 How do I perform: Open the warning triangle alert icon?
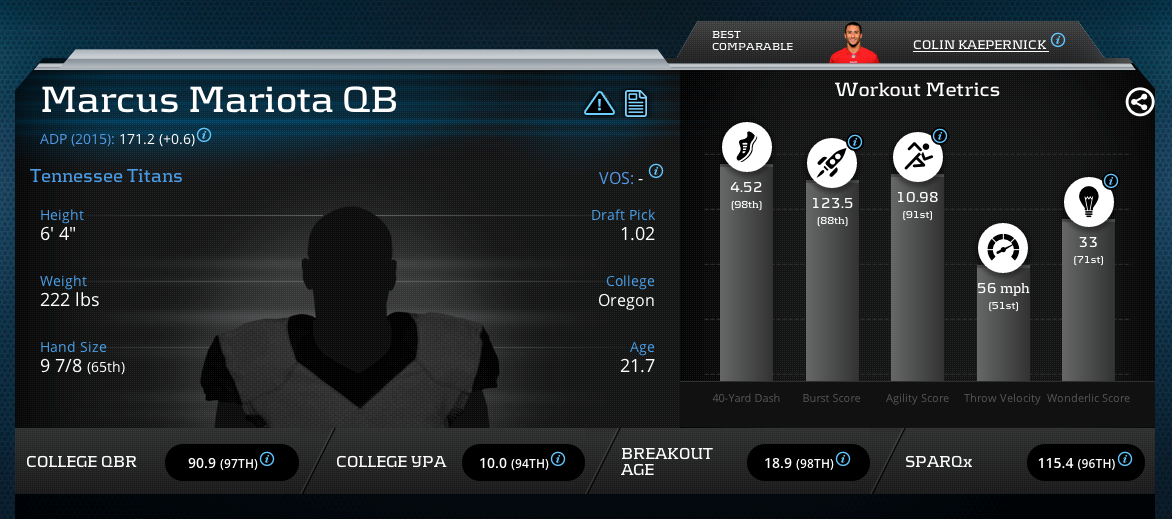point(599,103)
